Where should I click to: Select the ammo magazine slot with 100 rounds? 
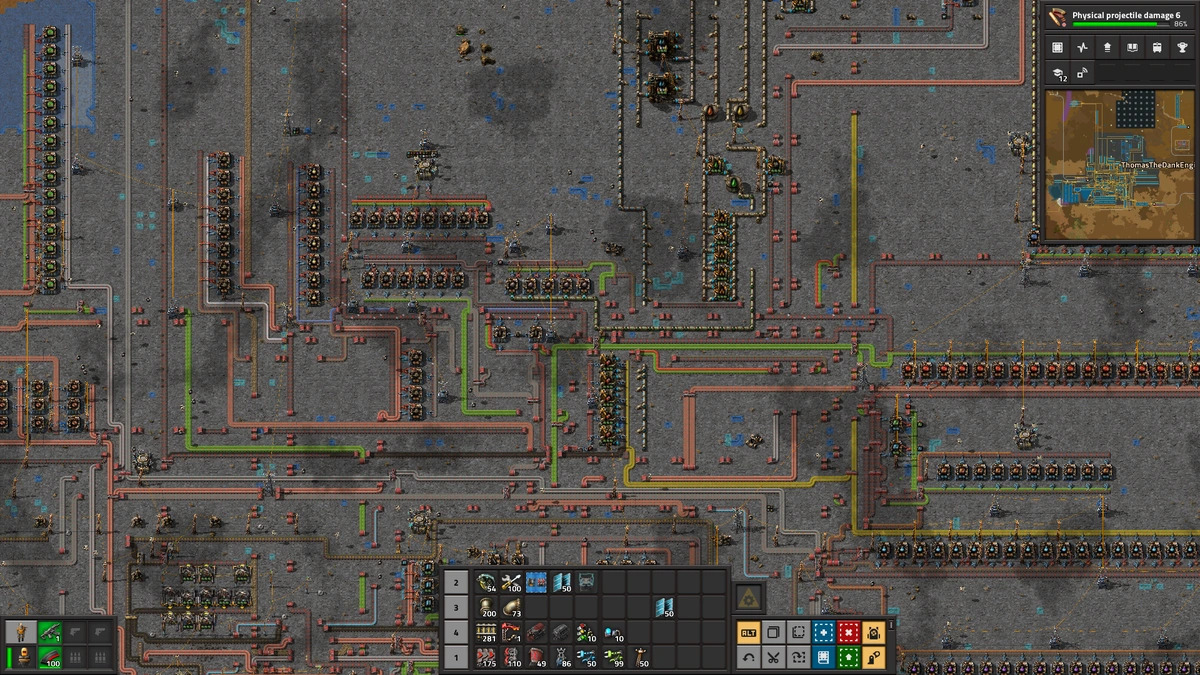[49, 657]
